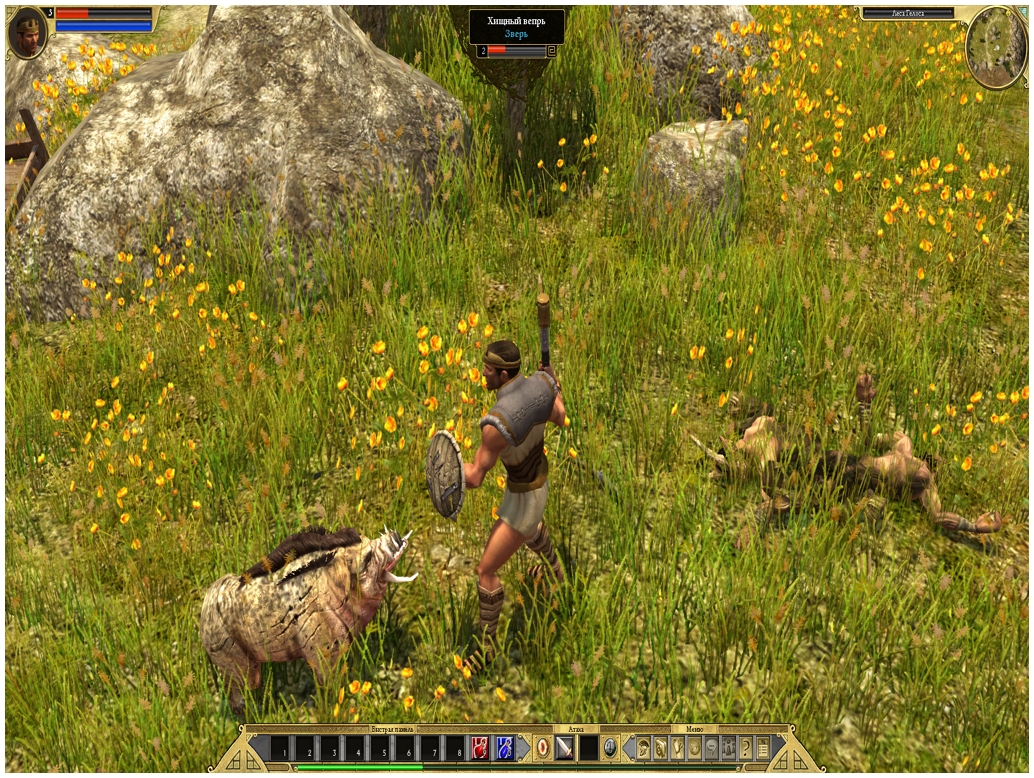Viewport: 1034px width, 778px height.
Task: Select quick slot number 1
Action: pos(284,748)
